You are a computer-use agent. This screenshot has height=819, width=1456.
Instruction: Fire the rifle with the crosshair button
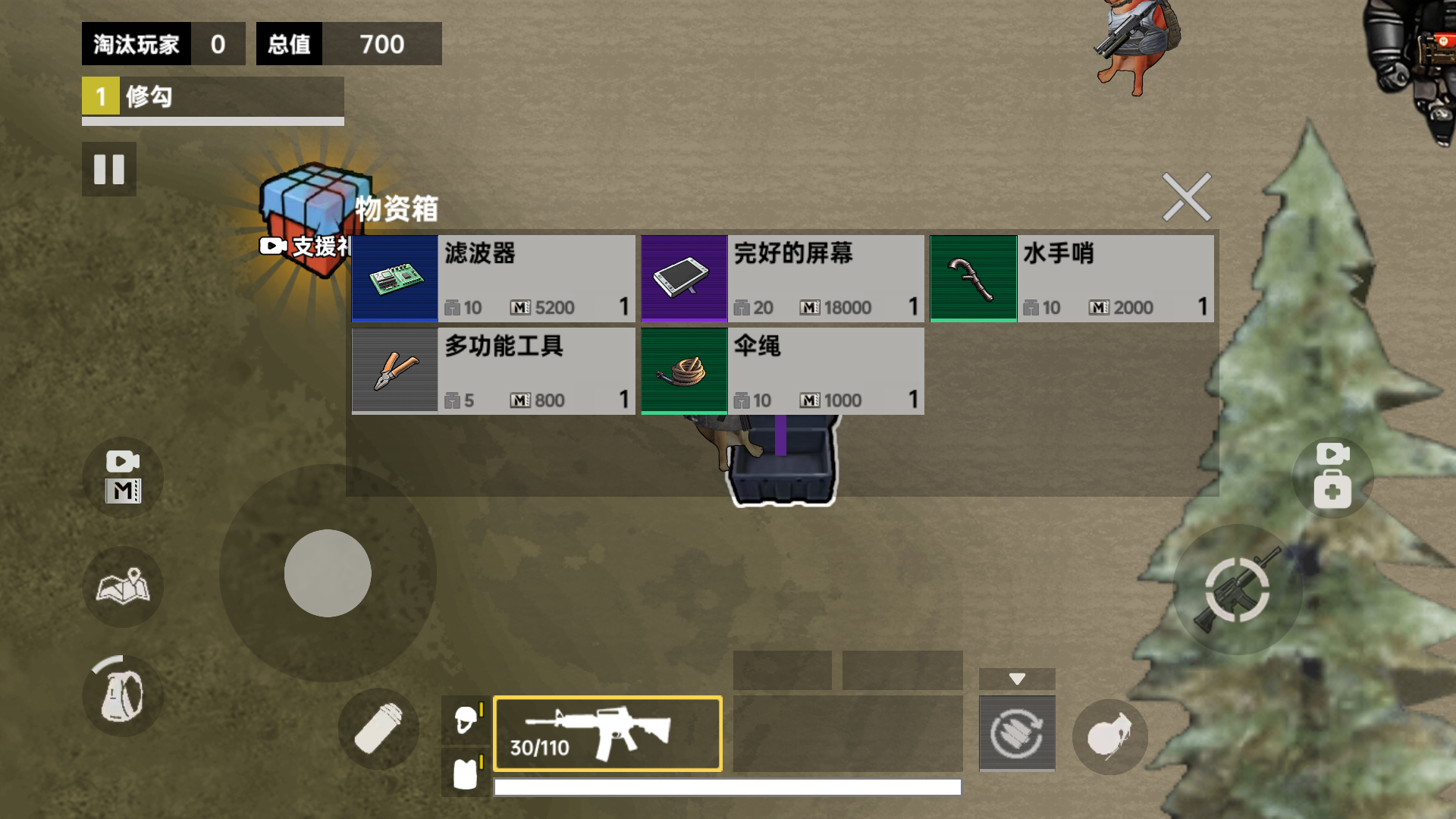[x=1237, y=590]
